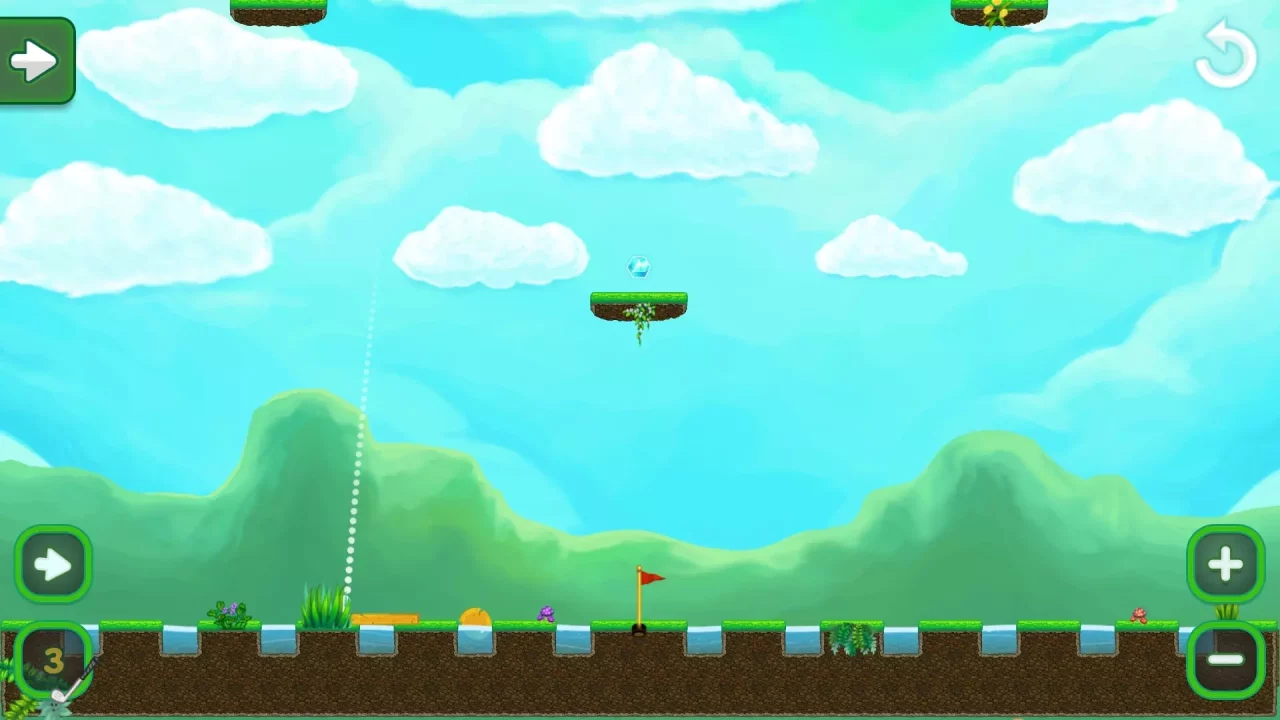
Task: Click the arrow button at top left
Action: 37,58
